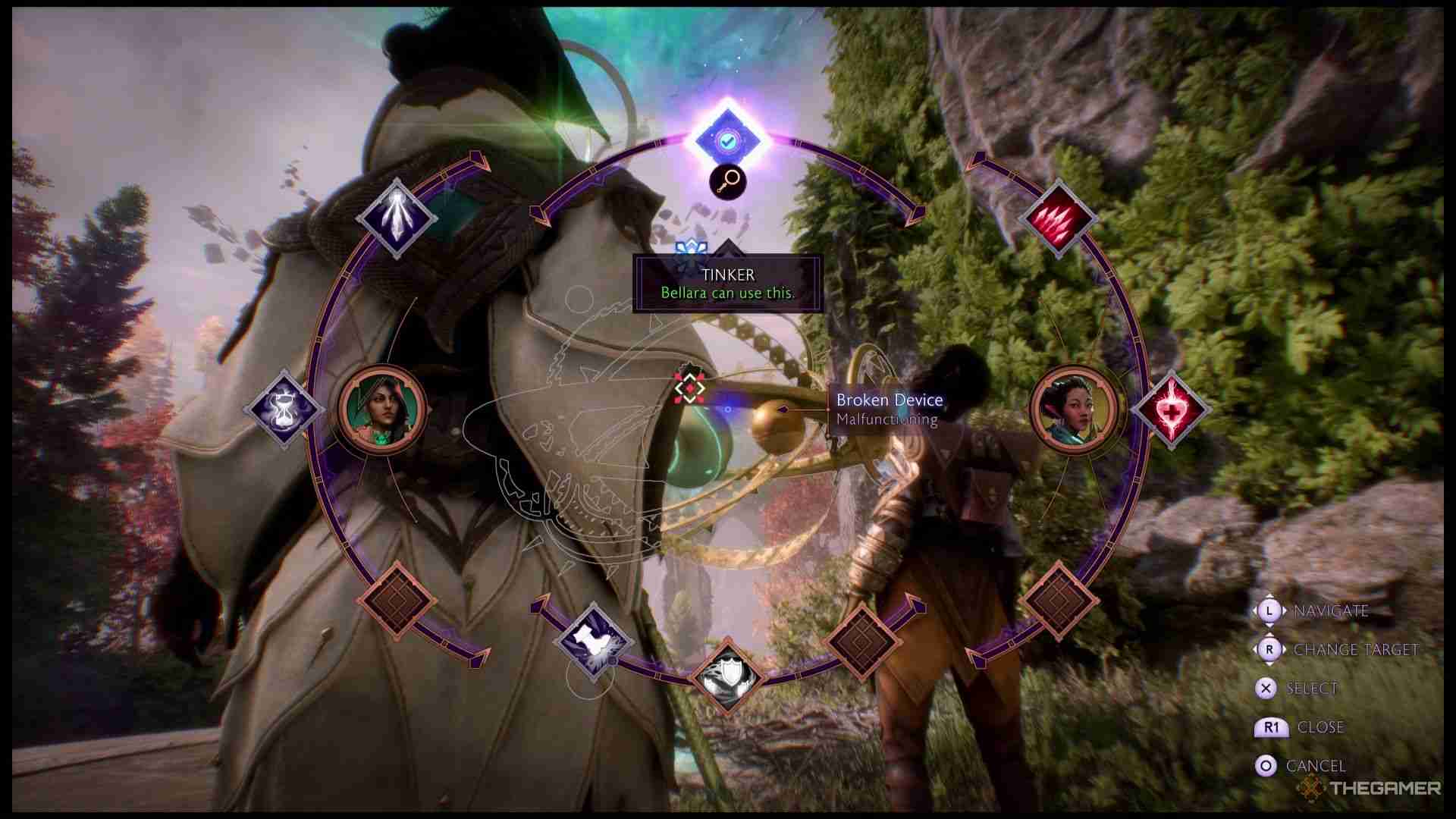1456x819 pixels.
Task: Select the red spike barrage ability icon
Action: pyautogui.click(x=1059, y=218)
